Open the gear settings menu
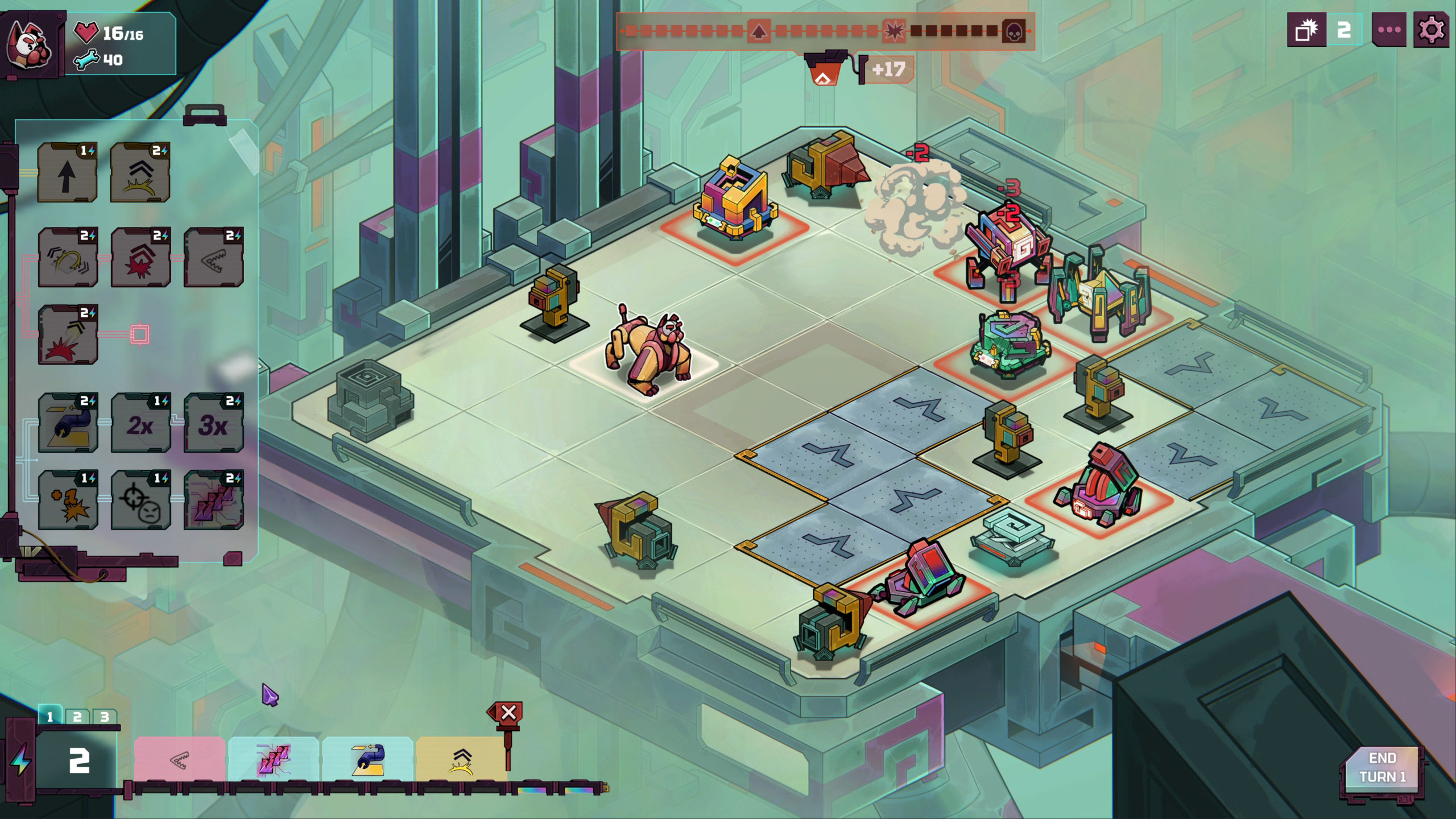This screenshot has width=1456, height=819. [1431, 30]
